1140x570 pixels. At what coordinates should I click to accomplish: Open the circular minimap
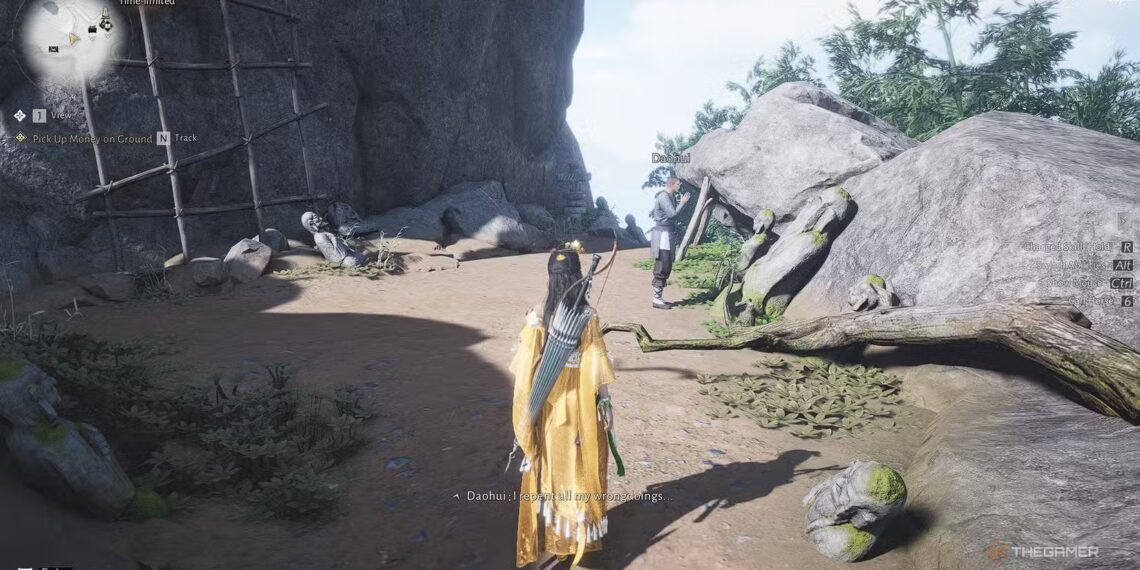tap(70, 40)
